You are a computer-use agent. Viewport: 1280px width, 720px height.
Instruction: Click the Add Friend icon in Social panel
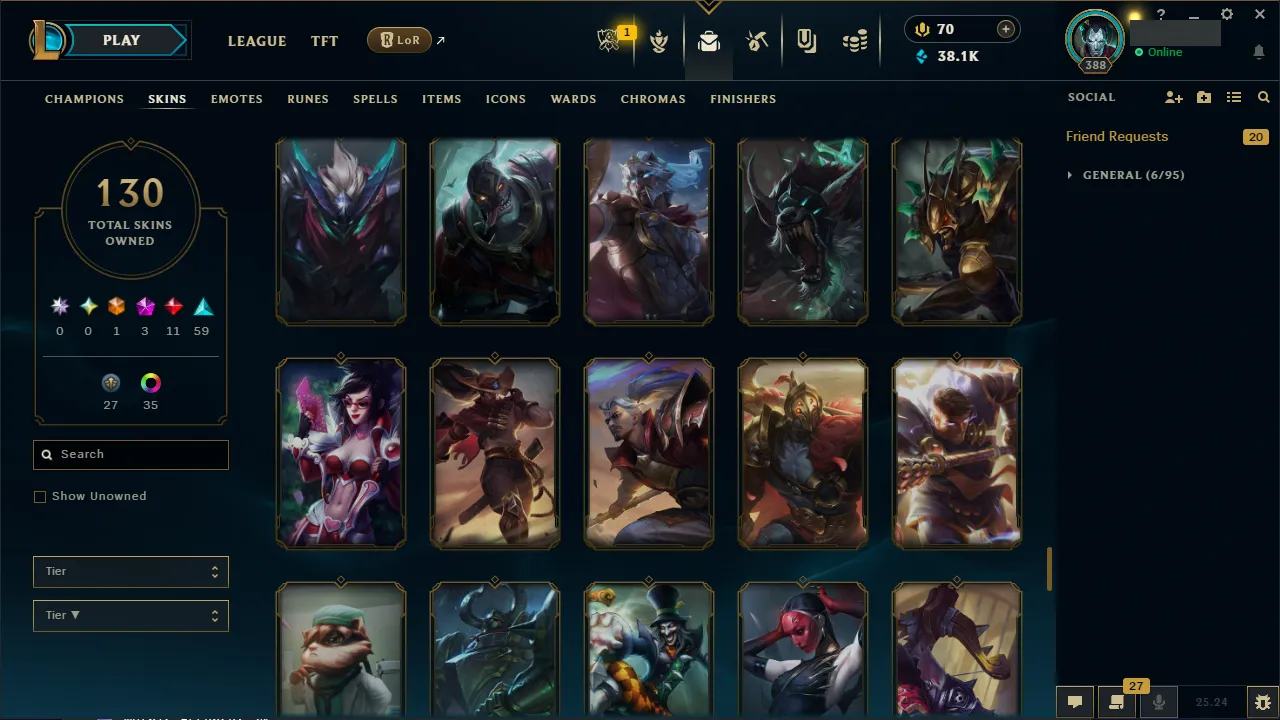(1174, 97)
